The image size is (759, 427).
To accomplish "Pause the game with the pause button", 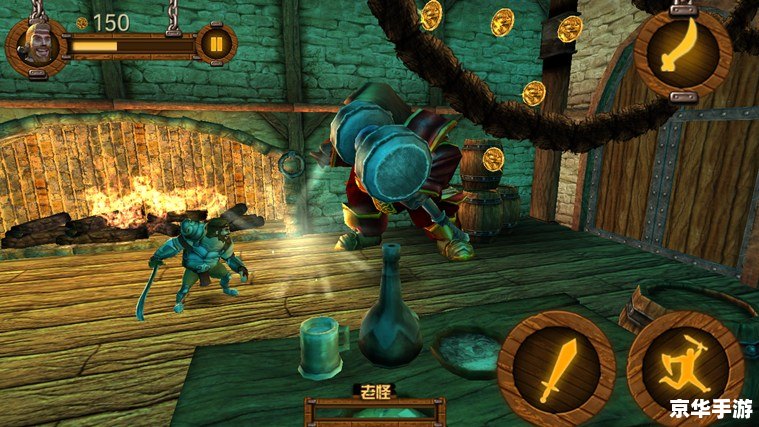I will coord(216,44).
